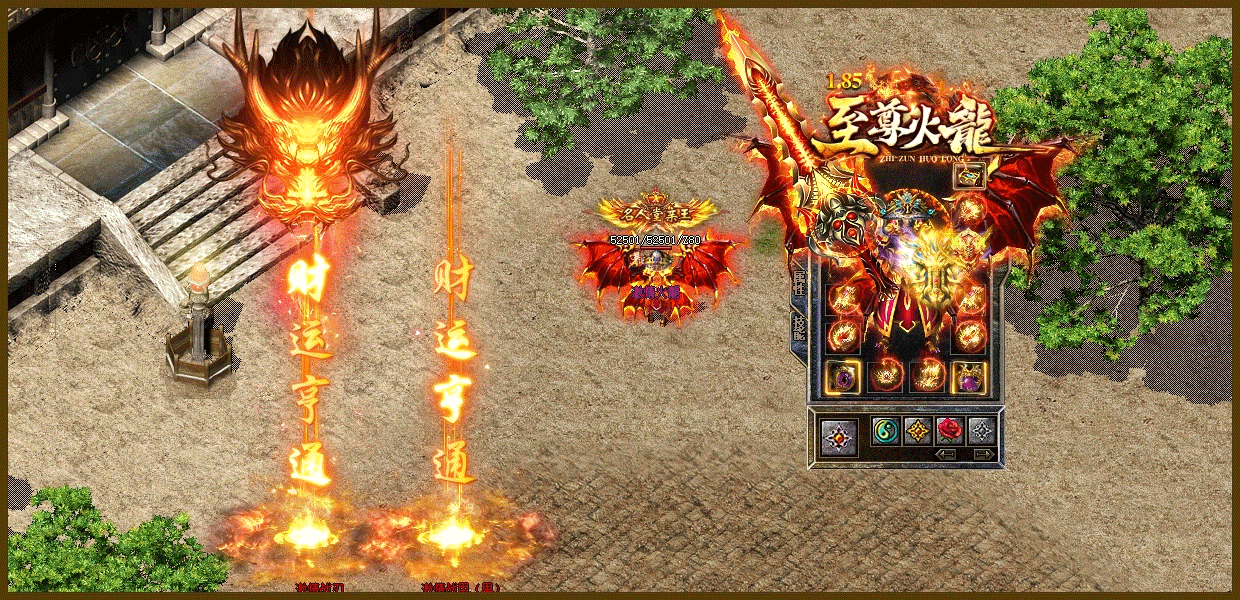Image resolution: width=1240 pixels, height=600 pixels.
Task: Choose the silver four-point star slot
Action: 981,431
